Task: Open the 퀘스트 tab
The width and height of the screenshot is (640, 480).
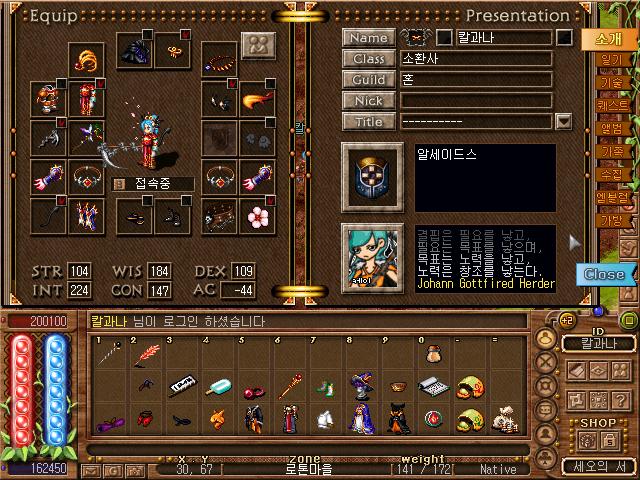Action: 610,105
